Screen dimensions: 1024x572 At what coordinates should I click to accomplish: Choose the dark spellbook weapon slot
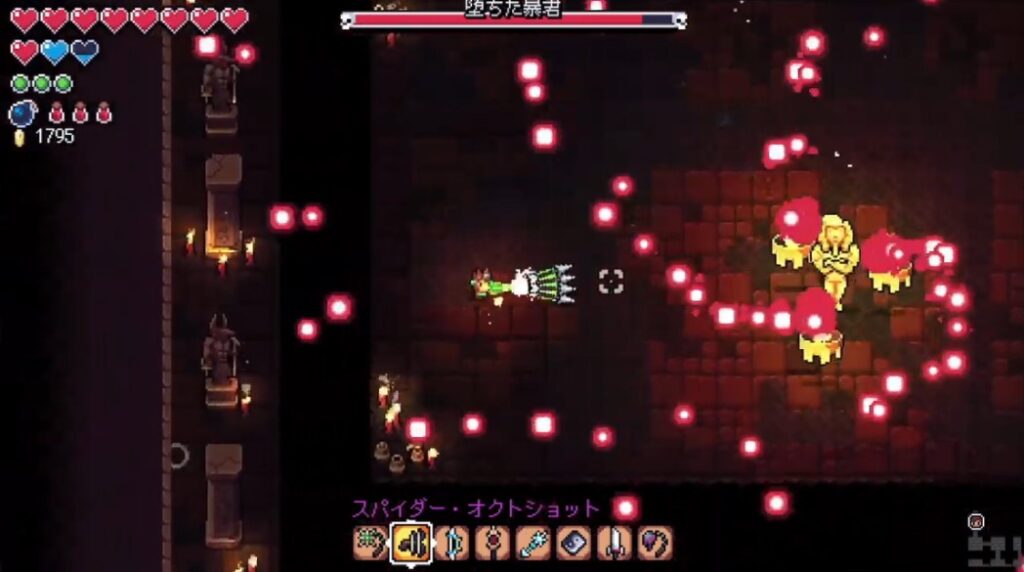pyautogui.click(x=574, y=542)
